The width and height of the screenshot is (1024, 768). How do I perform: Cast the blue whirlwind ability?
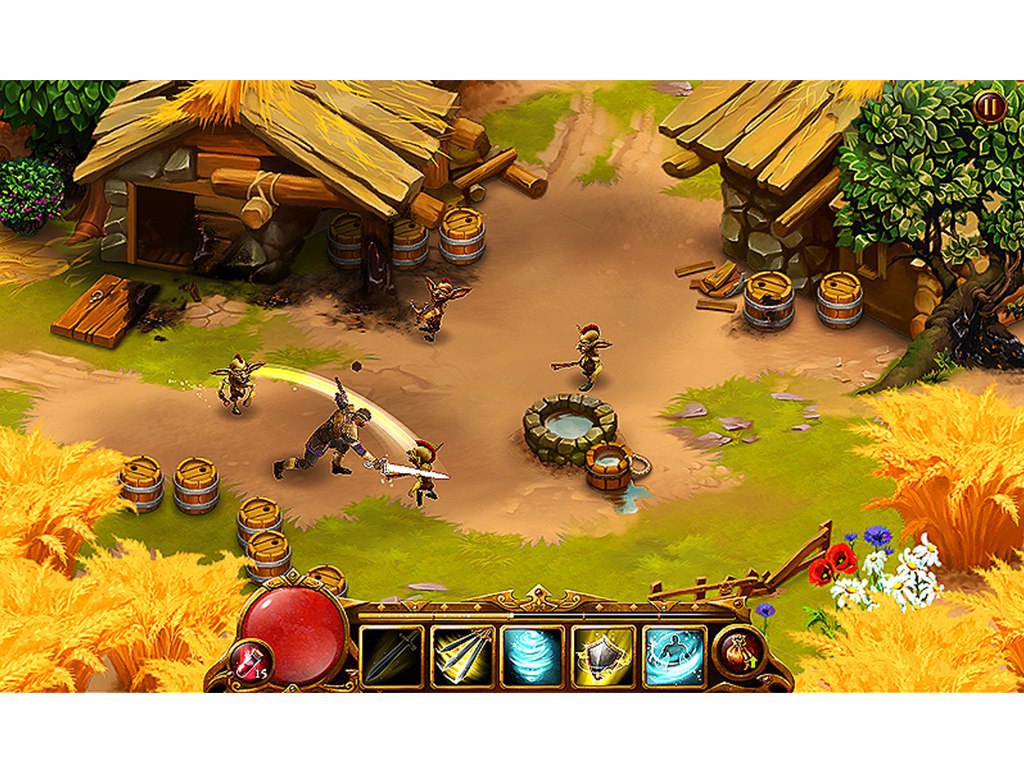(x=532, y=657)
